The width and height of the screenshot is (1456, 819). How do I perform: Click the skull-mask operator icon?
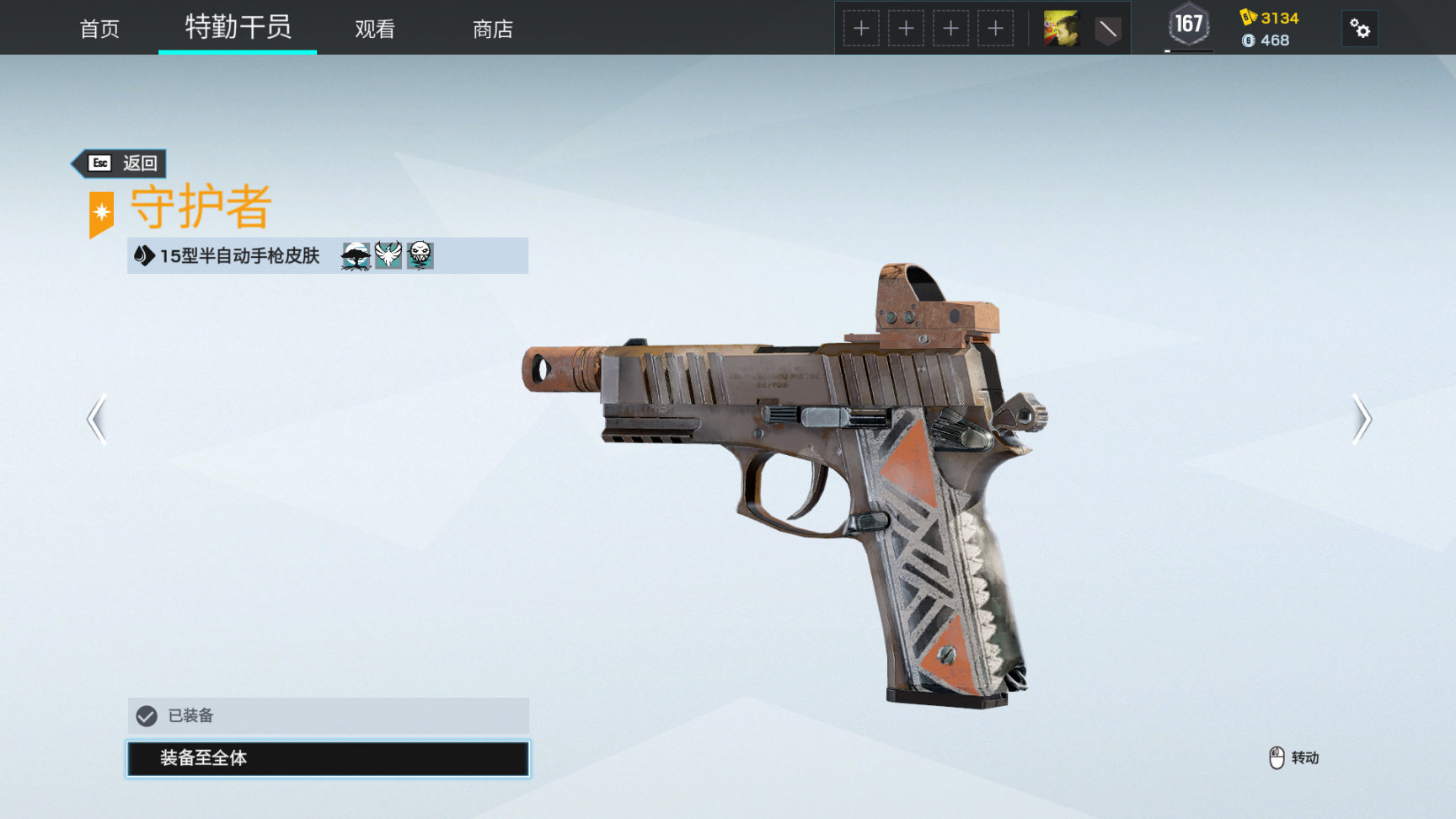(x=420, y=255)
